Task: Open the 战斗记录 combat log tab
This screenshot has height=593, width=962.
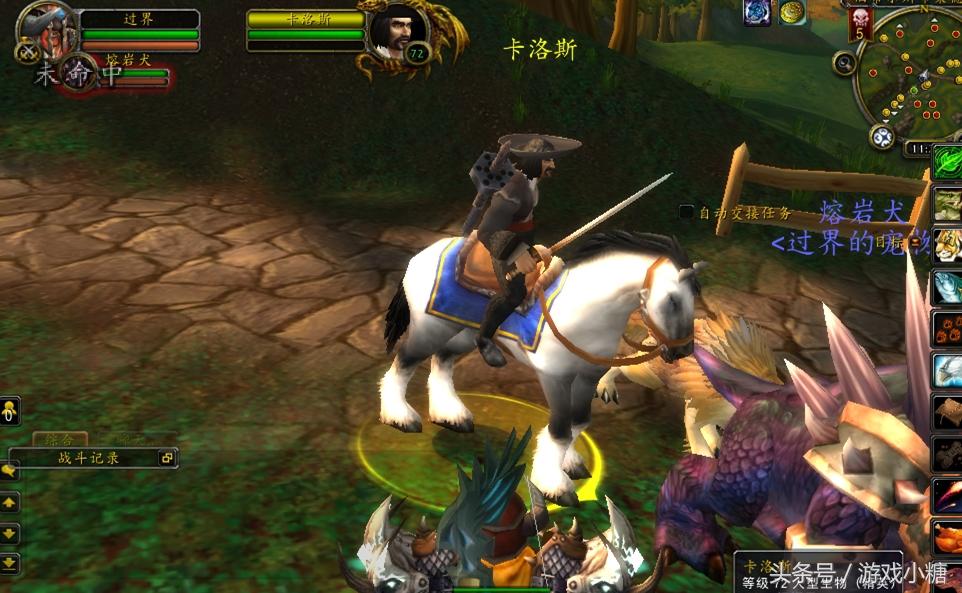Action: point(88,458)
